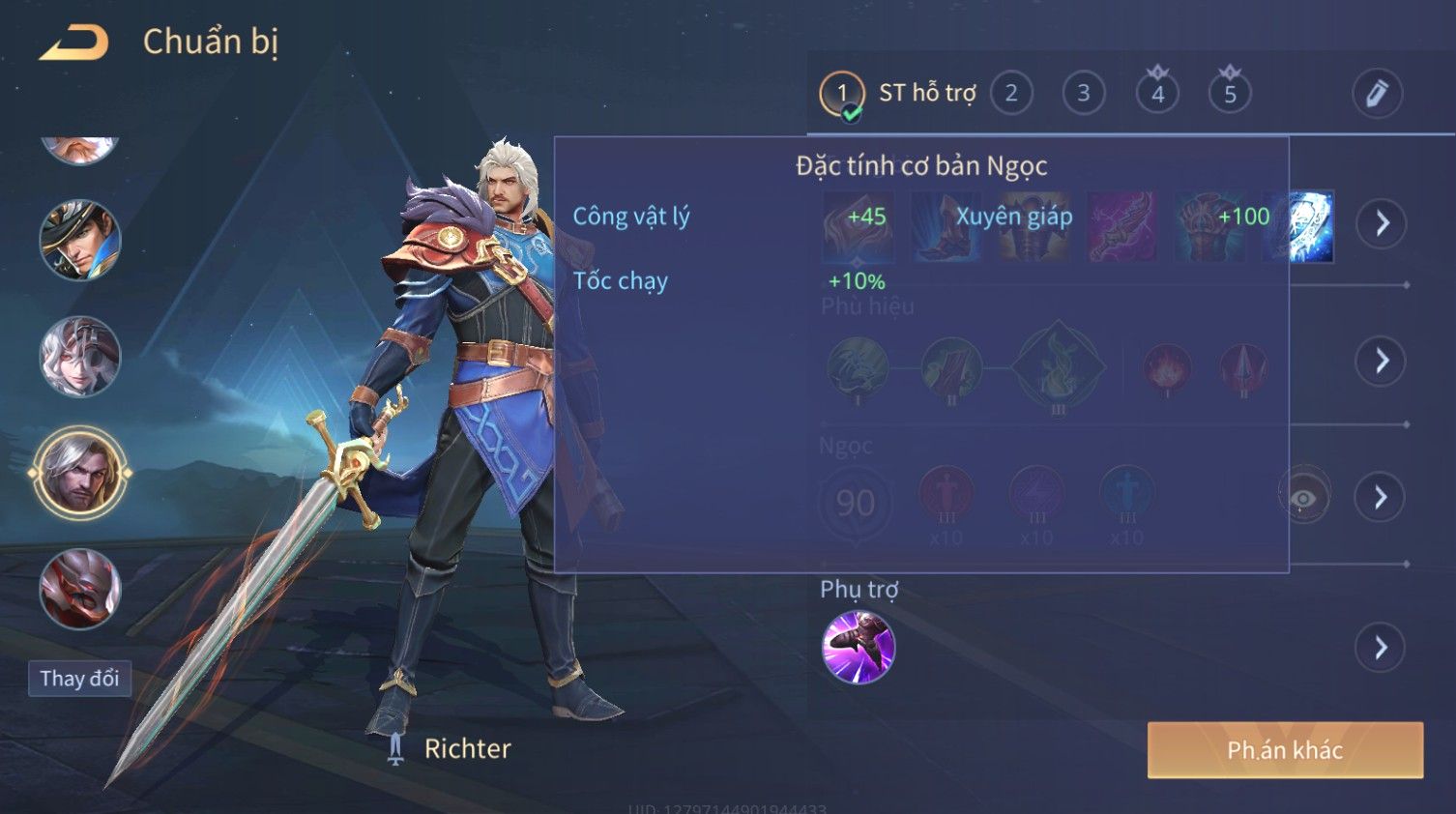Choose loadout preset 4
This screenshot has width=1456, height=814.
tap(1157, 93)
